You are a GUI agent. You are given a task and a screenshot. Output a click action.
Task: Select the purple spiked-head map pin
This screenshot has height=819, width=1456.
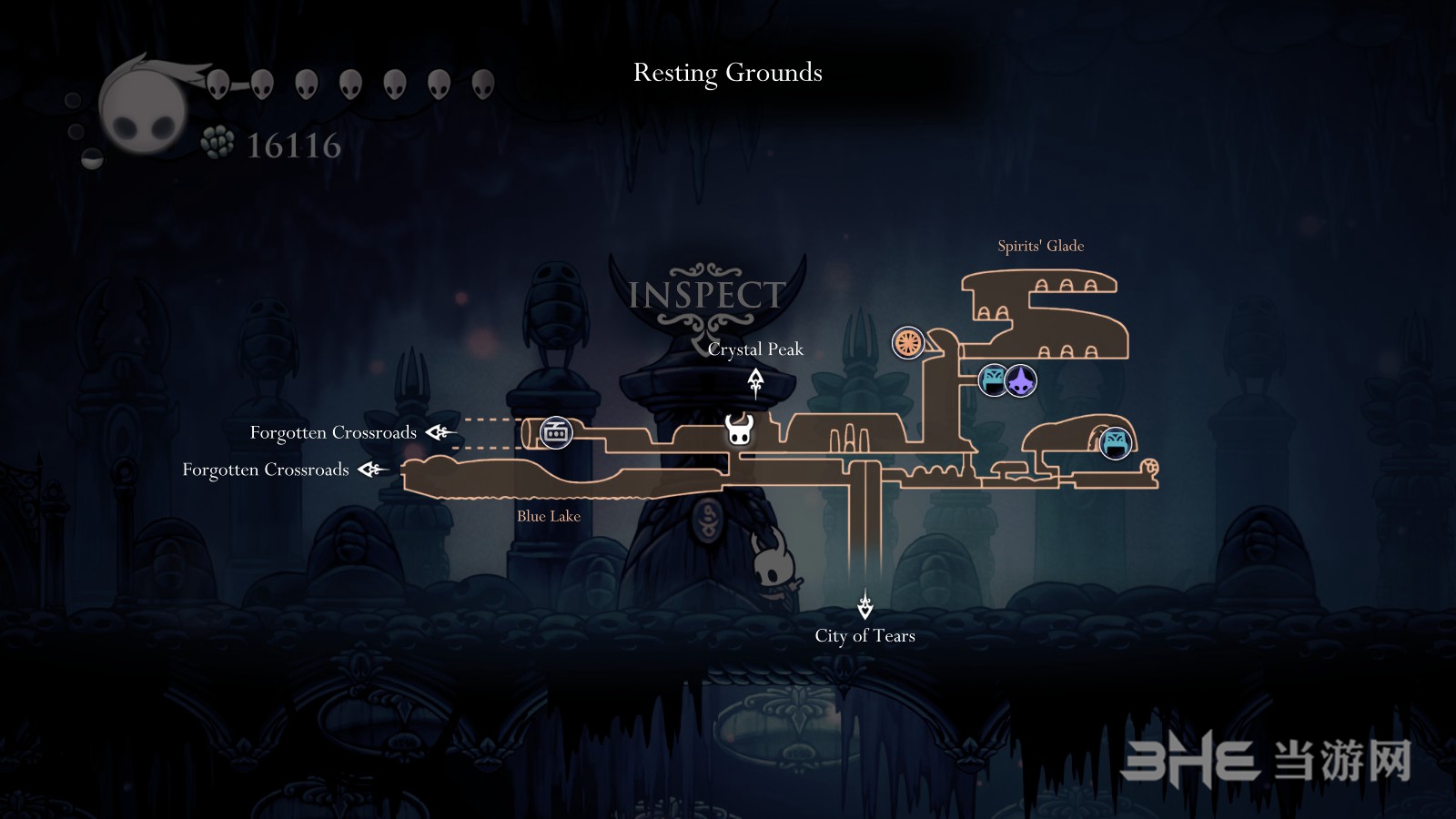[1021, 380]
